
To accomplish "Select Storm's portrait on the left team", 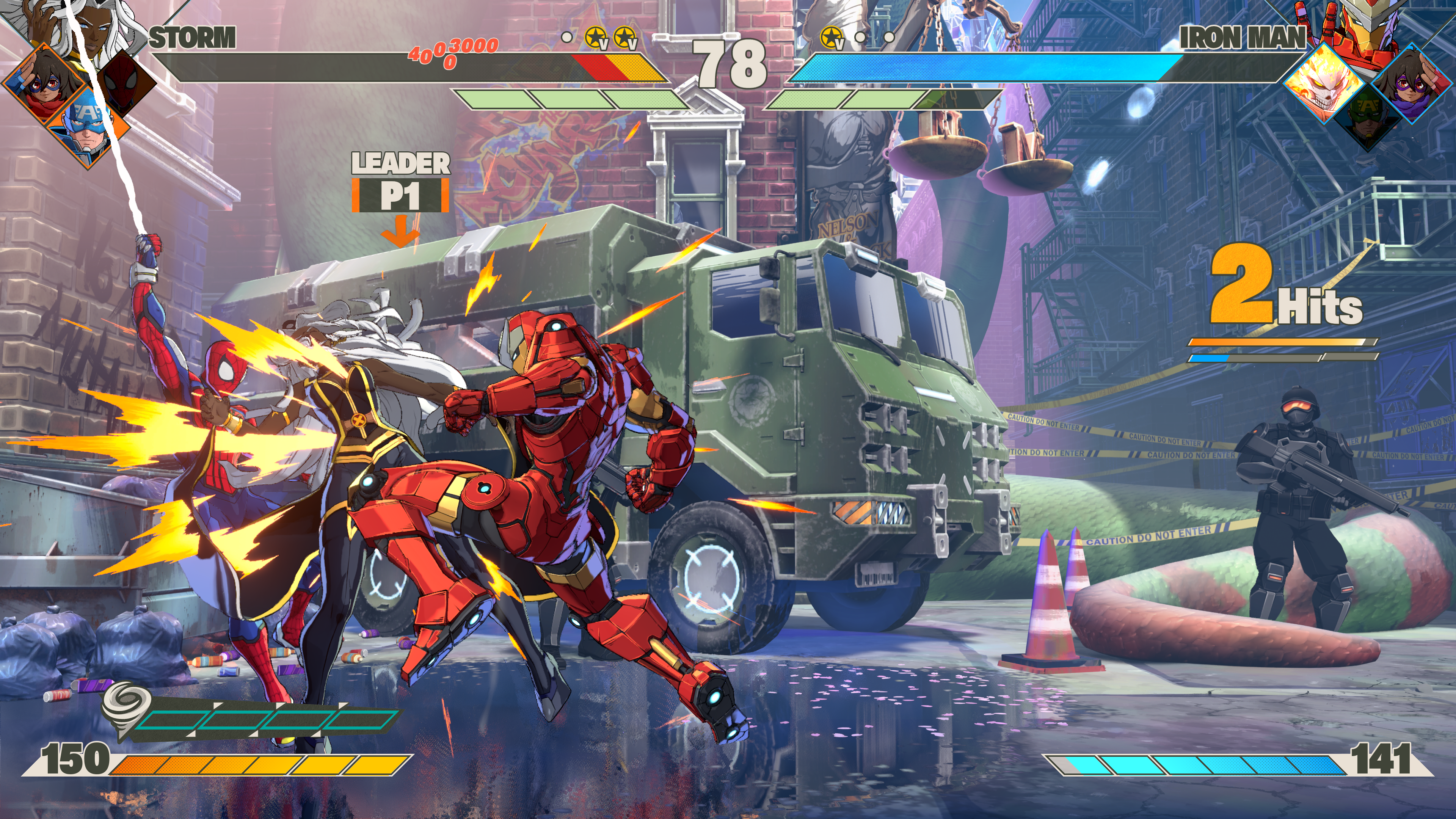I will 93,25.
